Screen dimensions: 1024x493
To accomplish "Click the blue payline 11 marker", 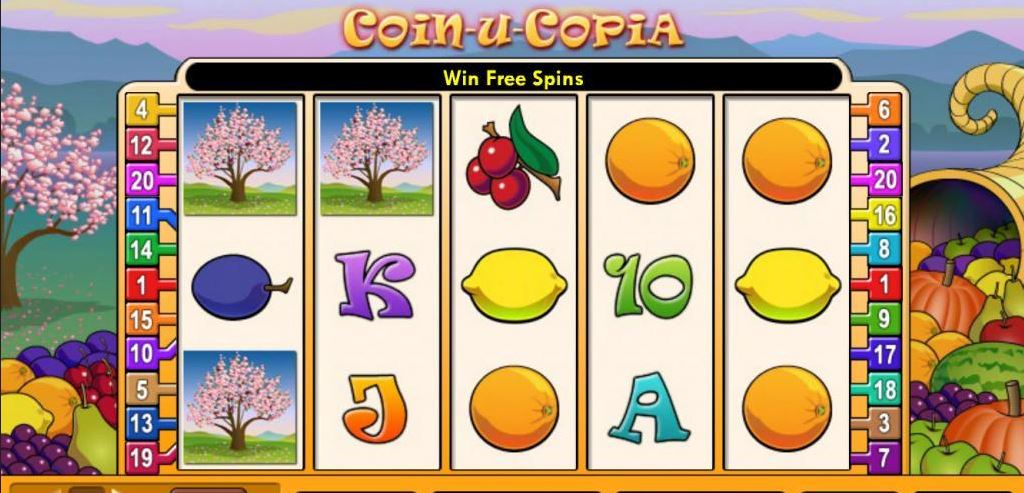I will [x=141, y=215].
